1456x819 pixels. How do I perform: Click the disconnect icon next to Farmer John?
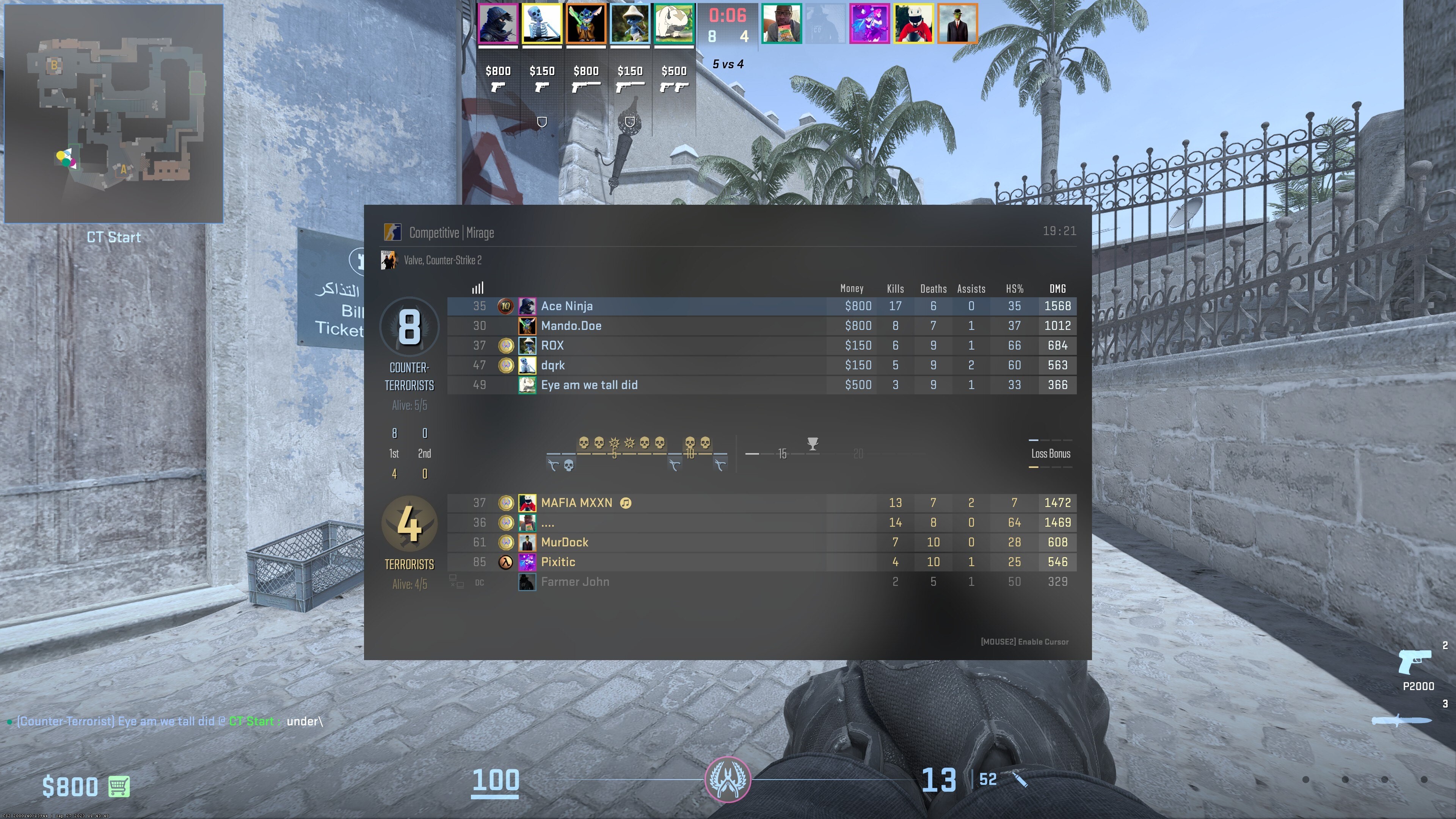[x=455, y=581]
